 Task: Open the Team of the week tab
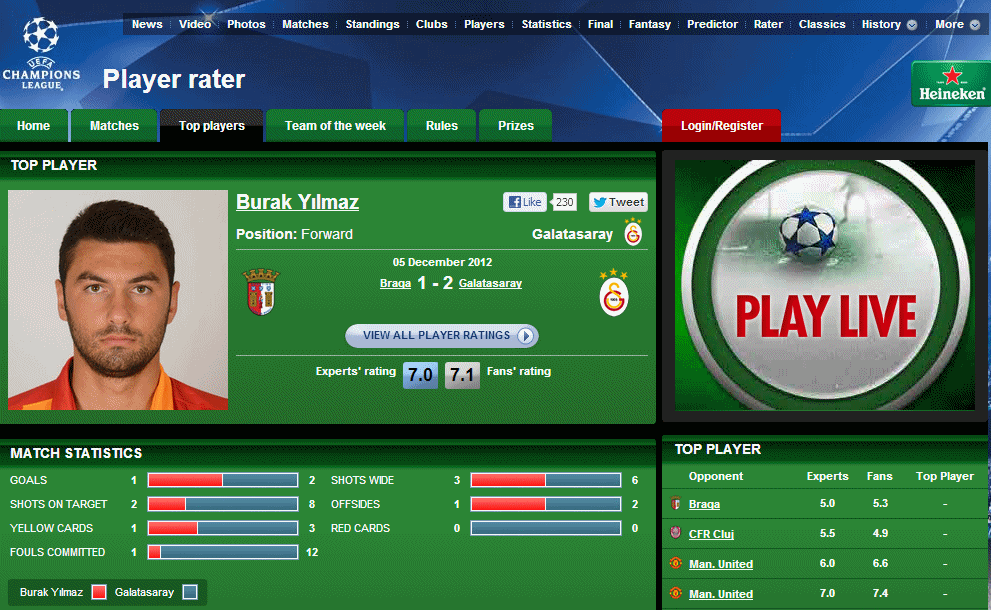click(335, 126)
